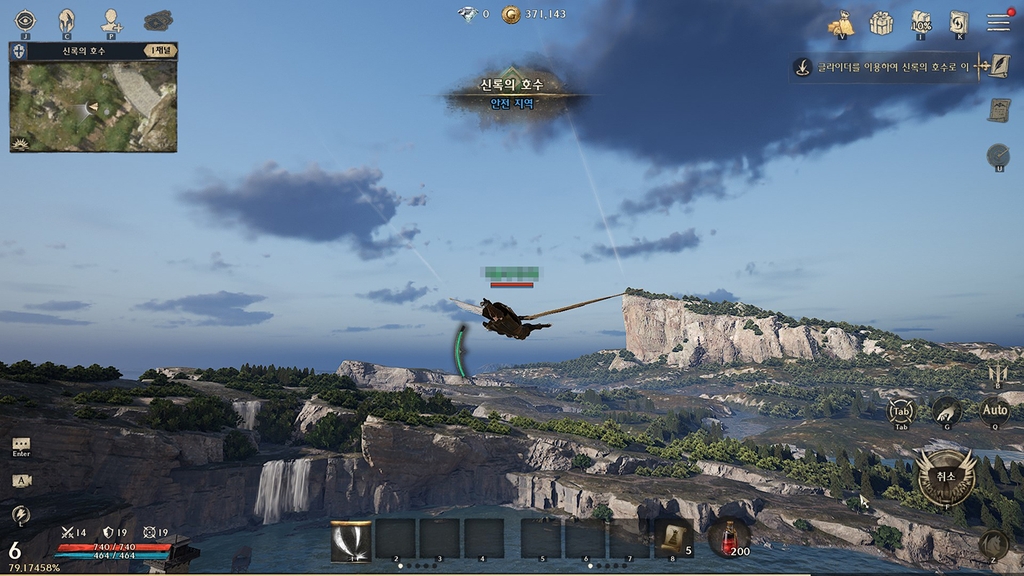Image resolution: width=1024 pixels, height=576 pixels.
Task: Open the quill quest journal icon
Action: (x=998, y=67)
